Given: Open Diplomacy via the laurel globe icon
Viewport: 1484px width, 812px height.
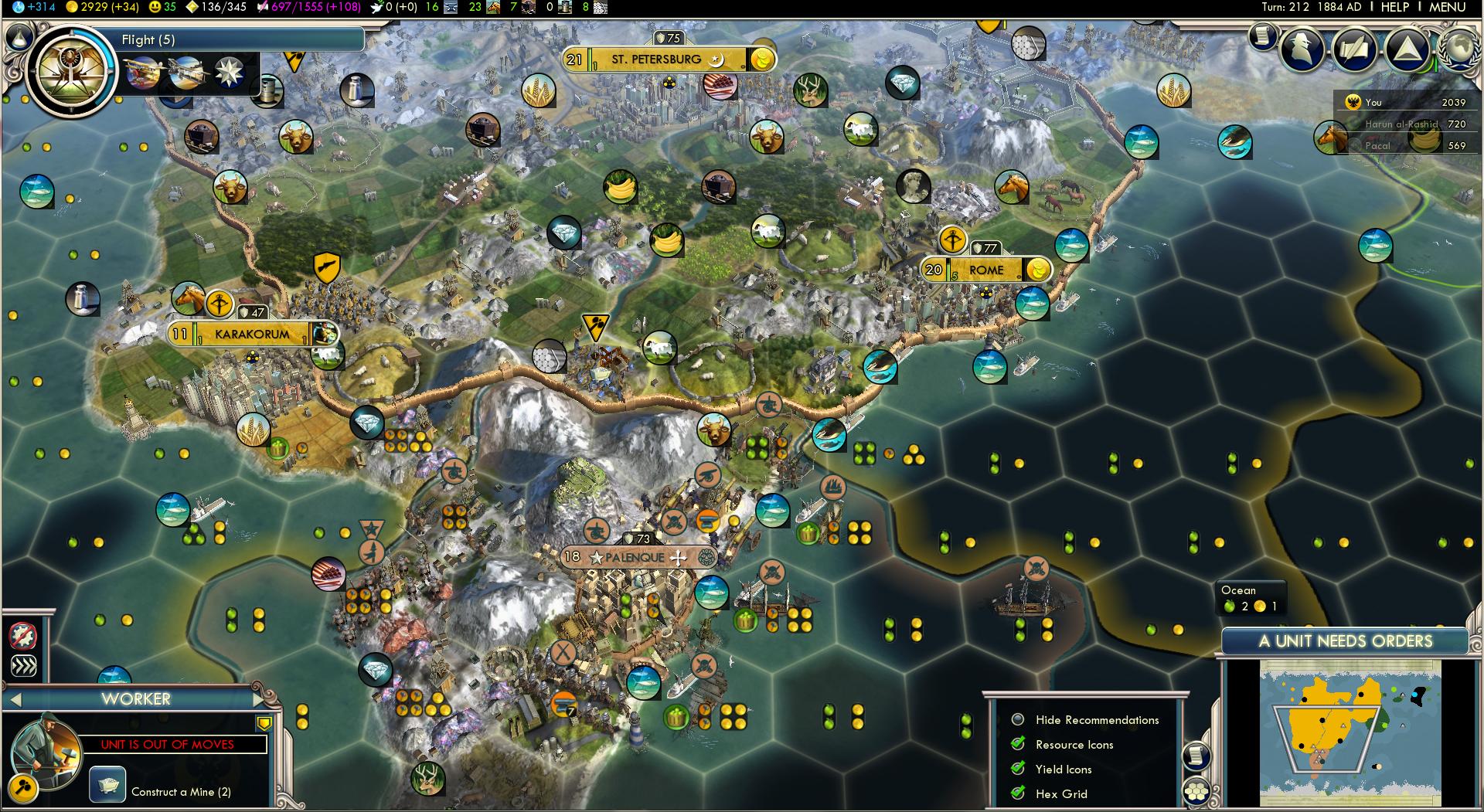Looking at the screenshot, I should 1459,53.
